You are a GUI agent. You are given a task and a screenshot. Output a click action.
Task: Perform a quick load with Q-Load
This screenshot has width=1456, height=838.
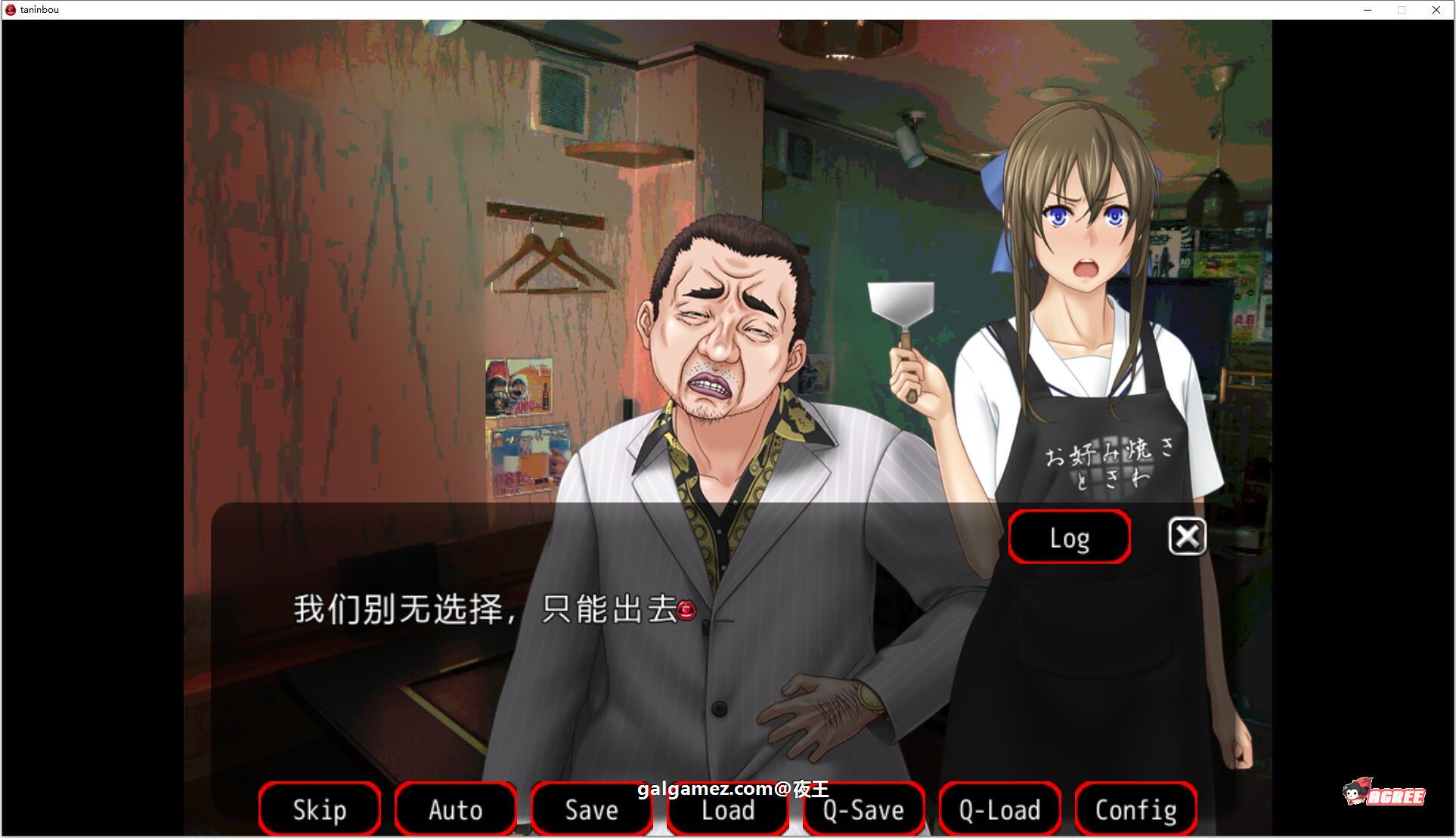pyautogui.click(x=999, y=809)
